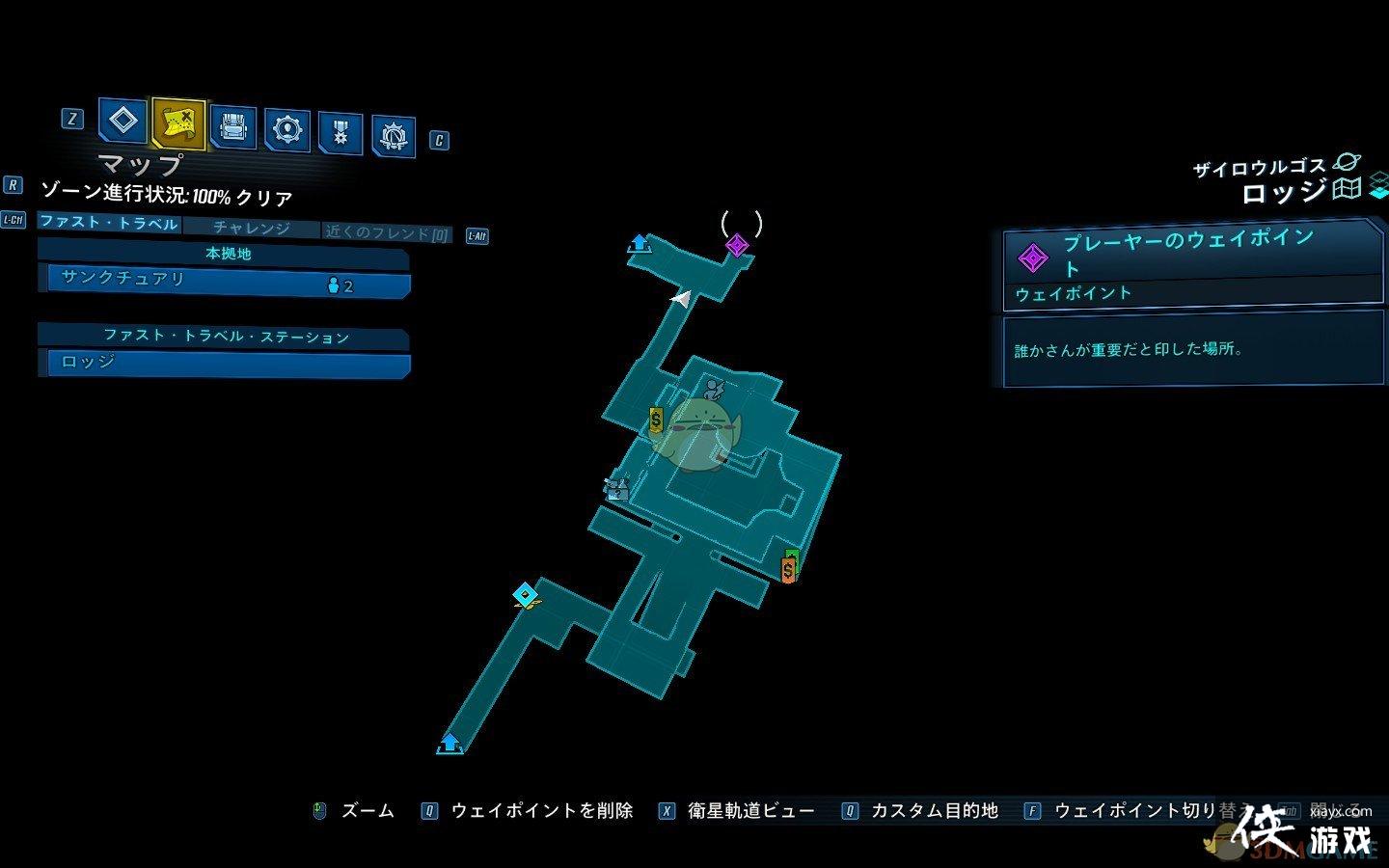1389x868 pixels.
Task: Open the backpack Inventory tab
Action: point(232,127)
